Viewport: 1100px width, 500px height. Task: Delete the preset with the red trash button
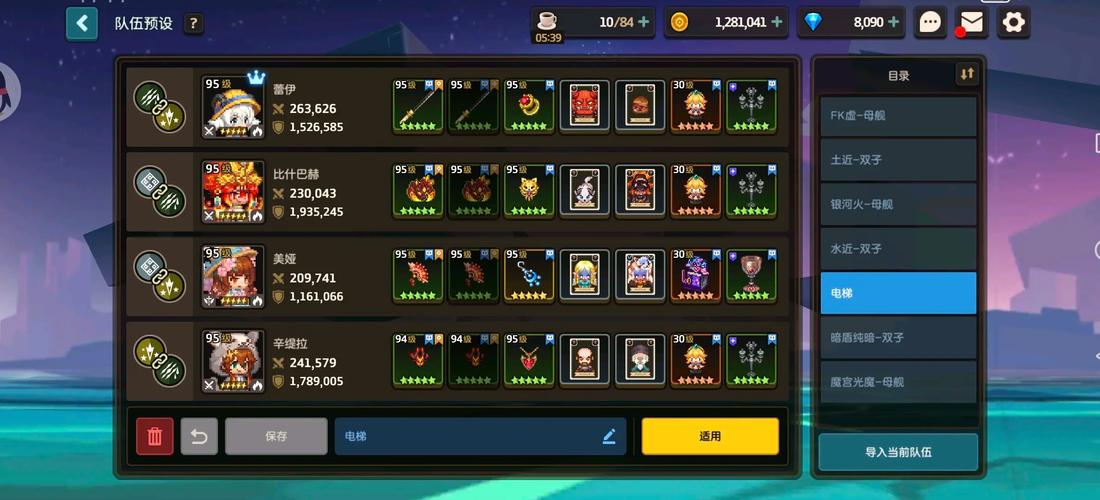coord(155,436)
